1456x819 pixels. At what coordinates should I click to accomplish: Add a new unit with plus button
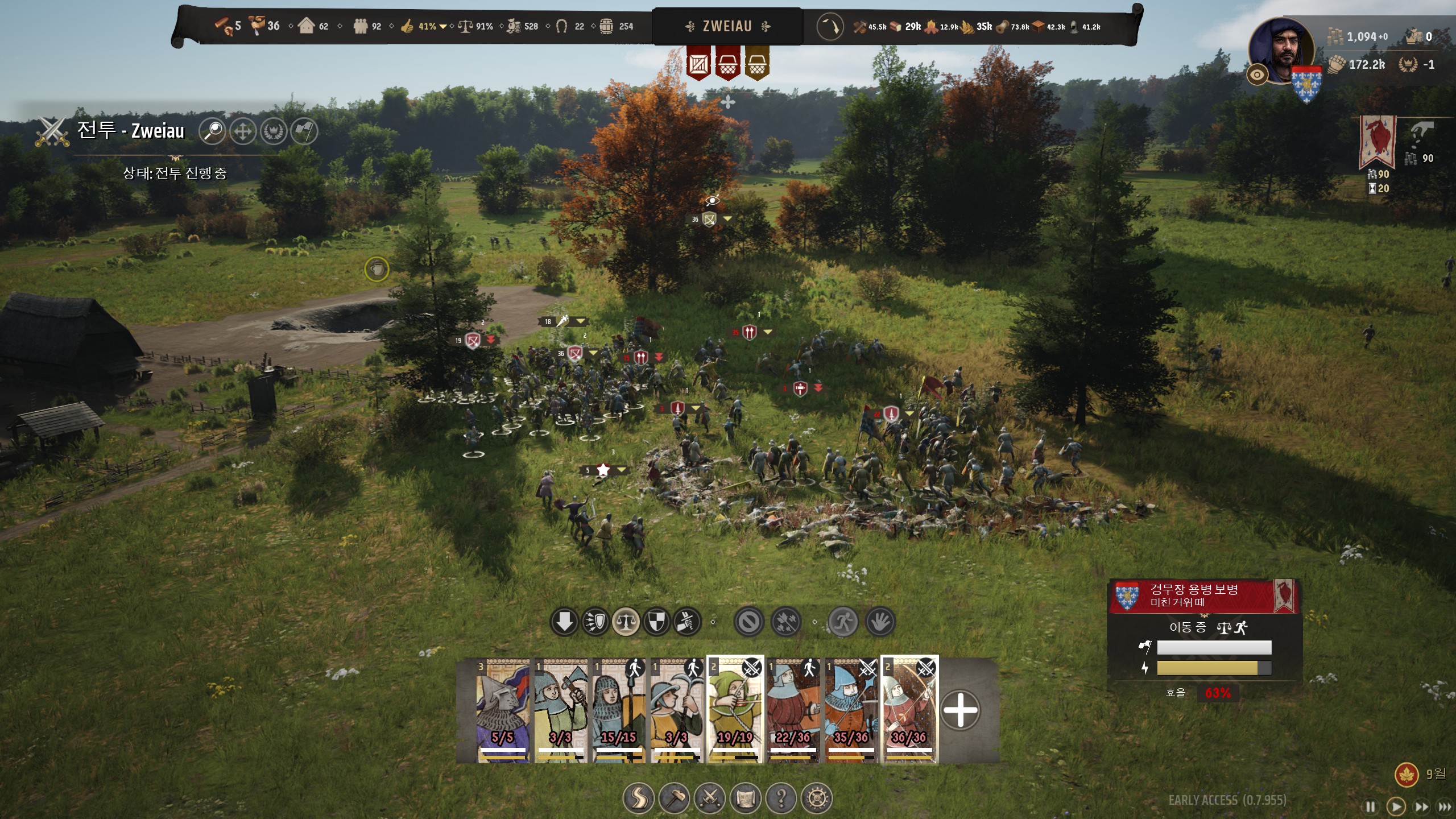(960, 710)
